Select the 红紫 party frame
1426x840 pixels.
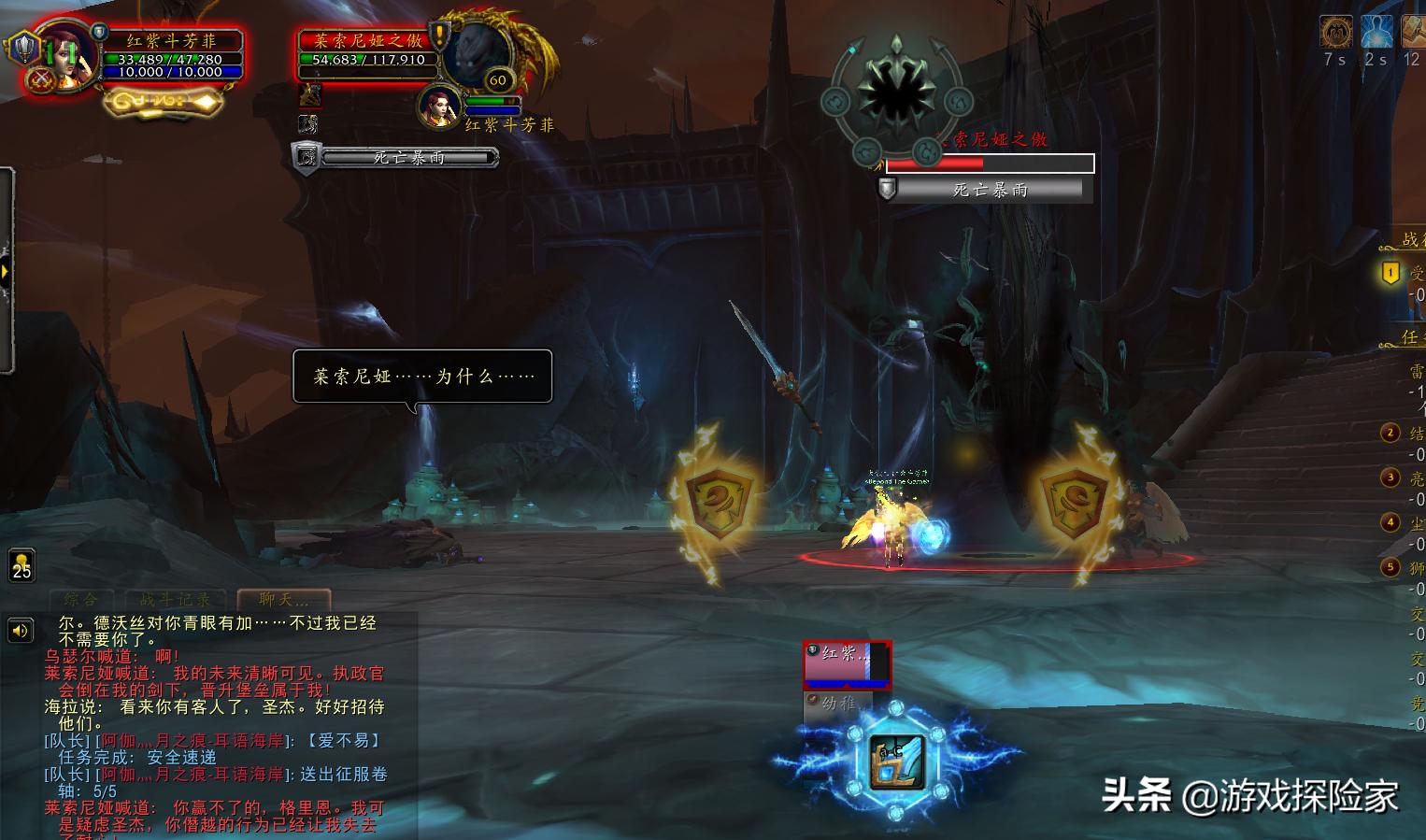[x=847, y=662]
